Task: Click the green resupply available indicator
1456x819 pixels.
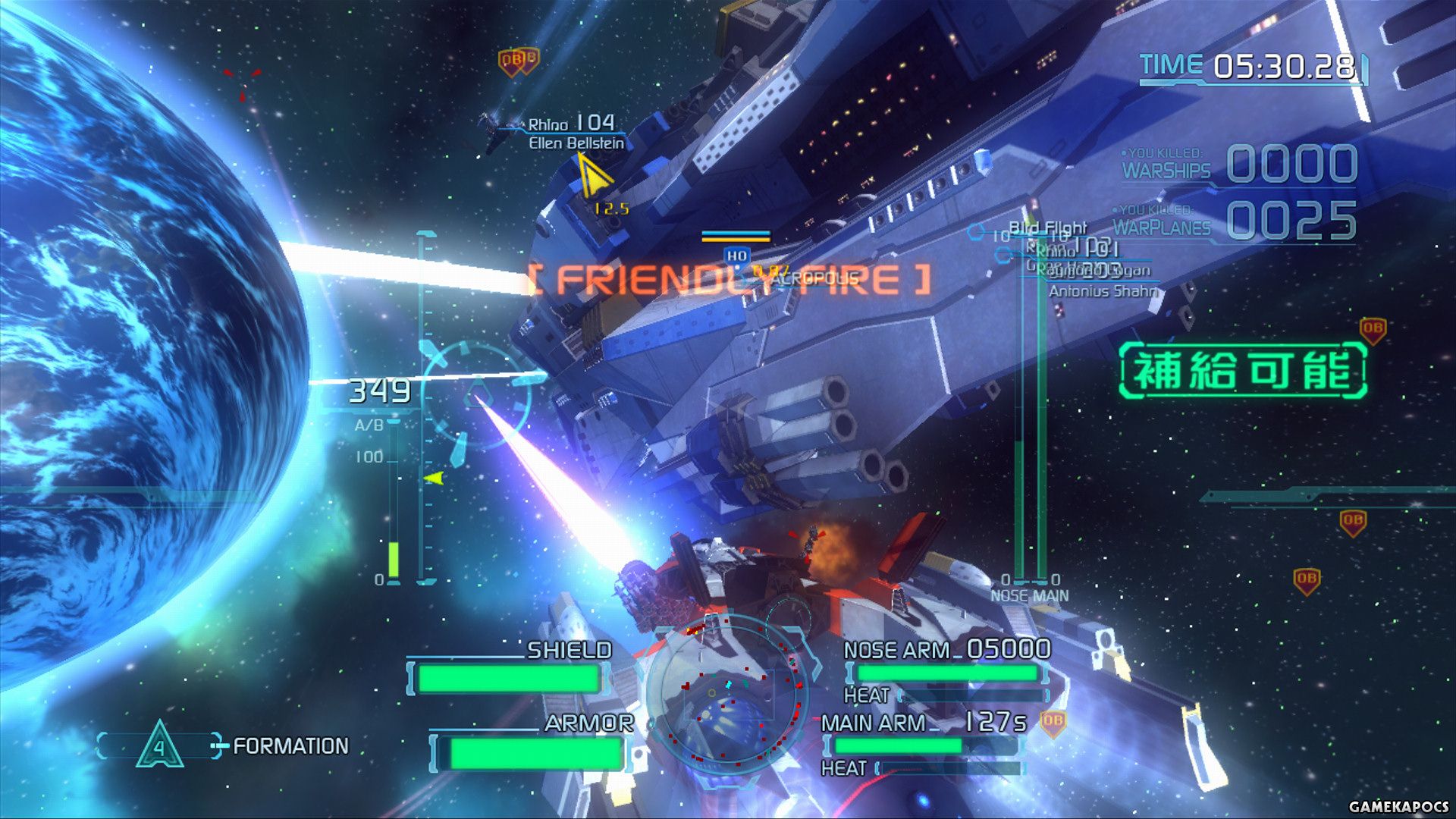Action: (x=1243, y=371)
